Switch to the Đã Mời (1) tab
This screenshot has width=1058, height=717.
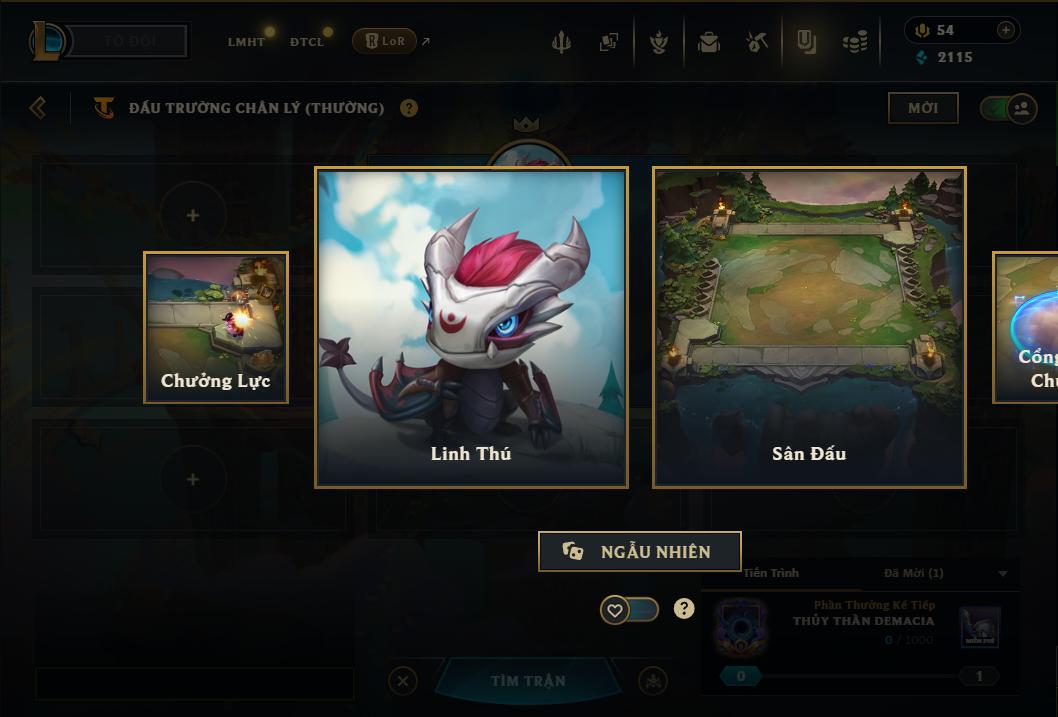[x=913, y=573]
